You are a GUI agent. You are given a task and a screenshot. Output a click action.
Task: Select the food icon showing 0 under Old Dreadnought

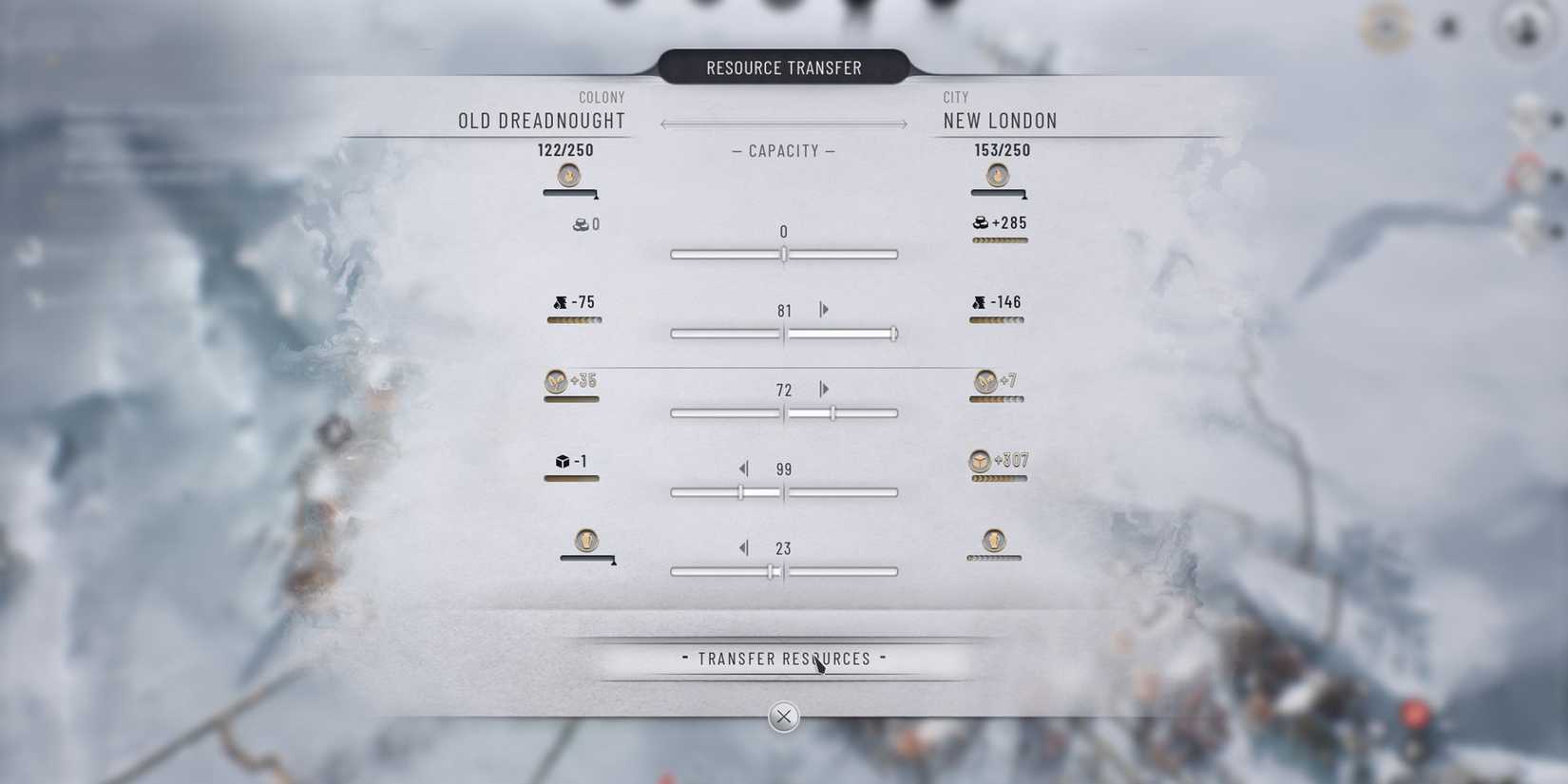(x=580, y=225)
